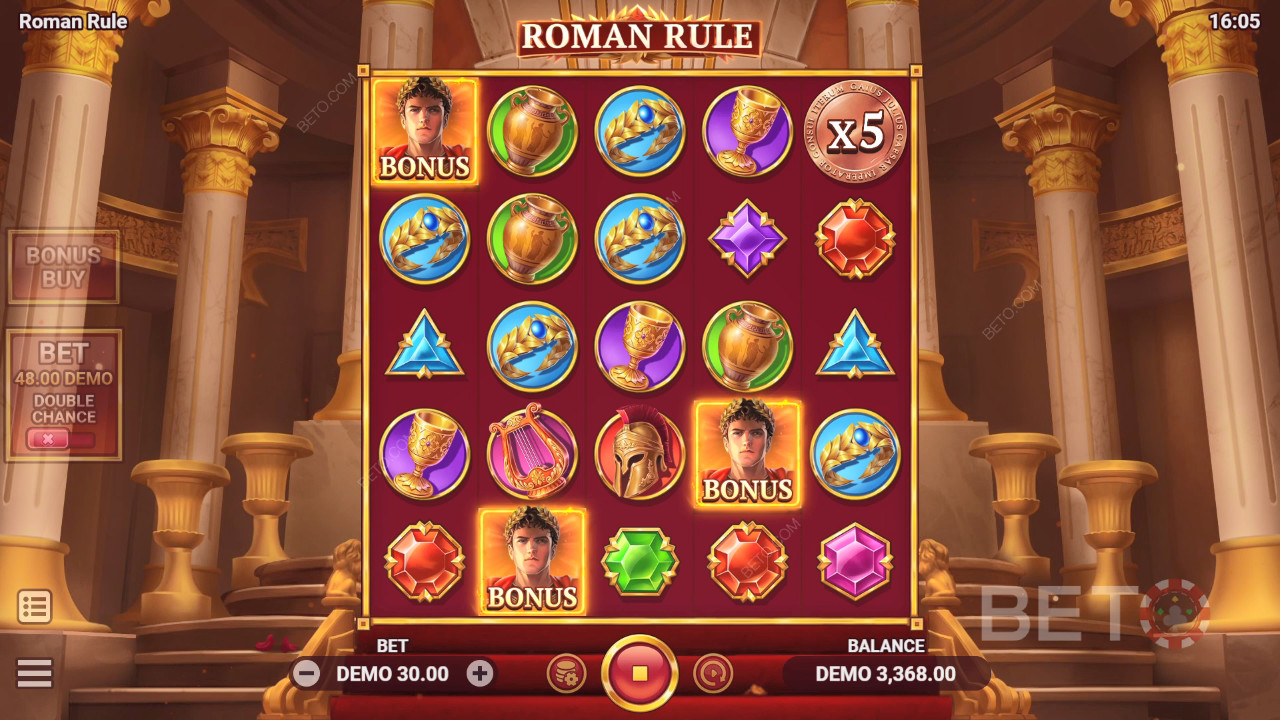Click the x5 multiplier coin symbol
The width and height of the screenshot is (1280, 720).
pos(855,133)
